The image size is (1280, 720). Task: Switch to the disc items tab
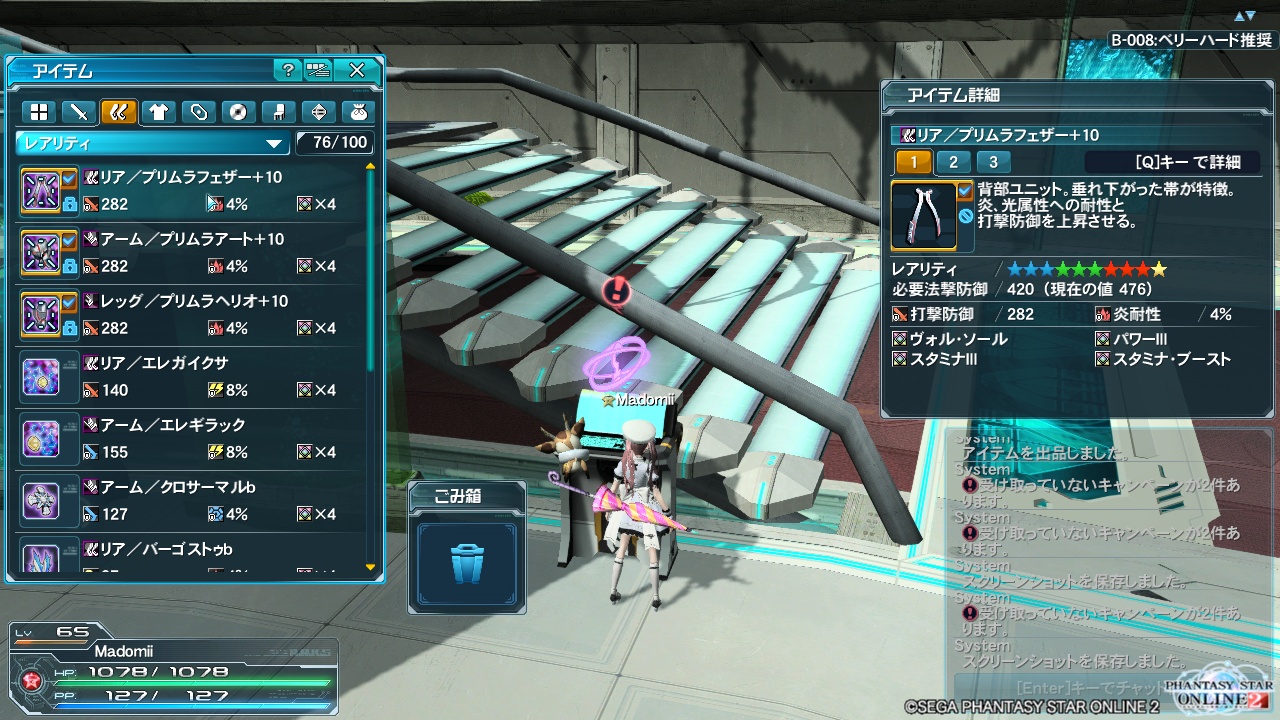click(238, 111)
